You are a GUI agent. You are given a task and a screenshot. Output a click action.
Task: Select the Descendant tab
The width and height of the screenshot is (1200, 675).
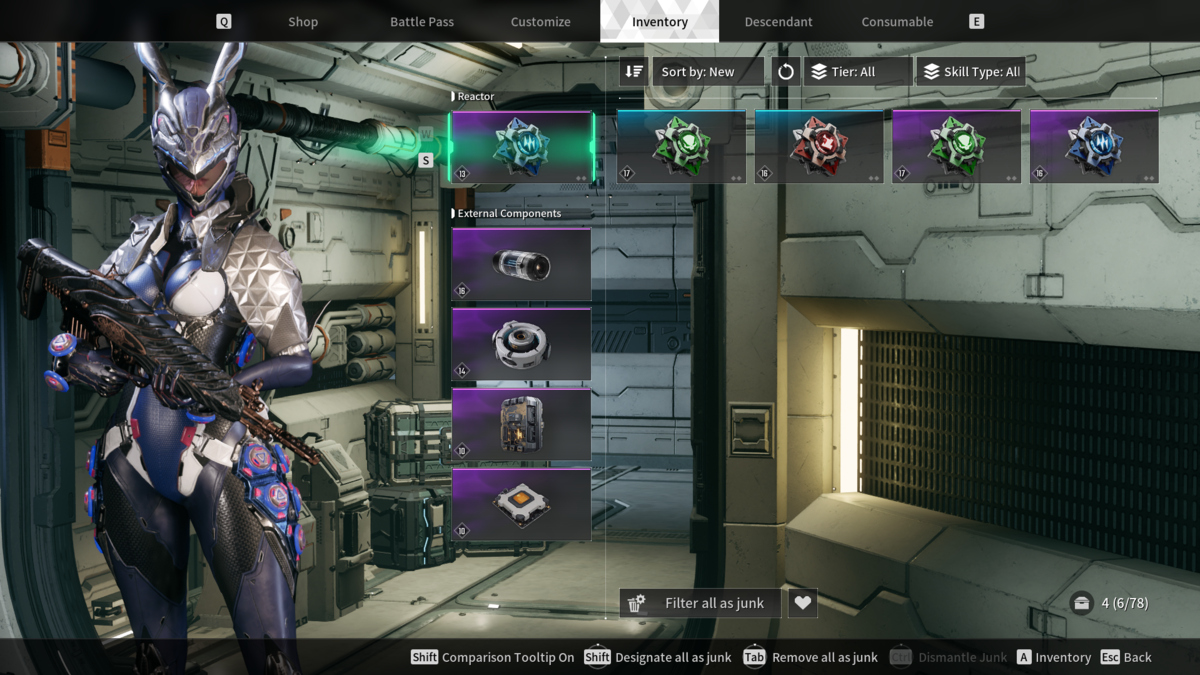(x=778, y=22)
